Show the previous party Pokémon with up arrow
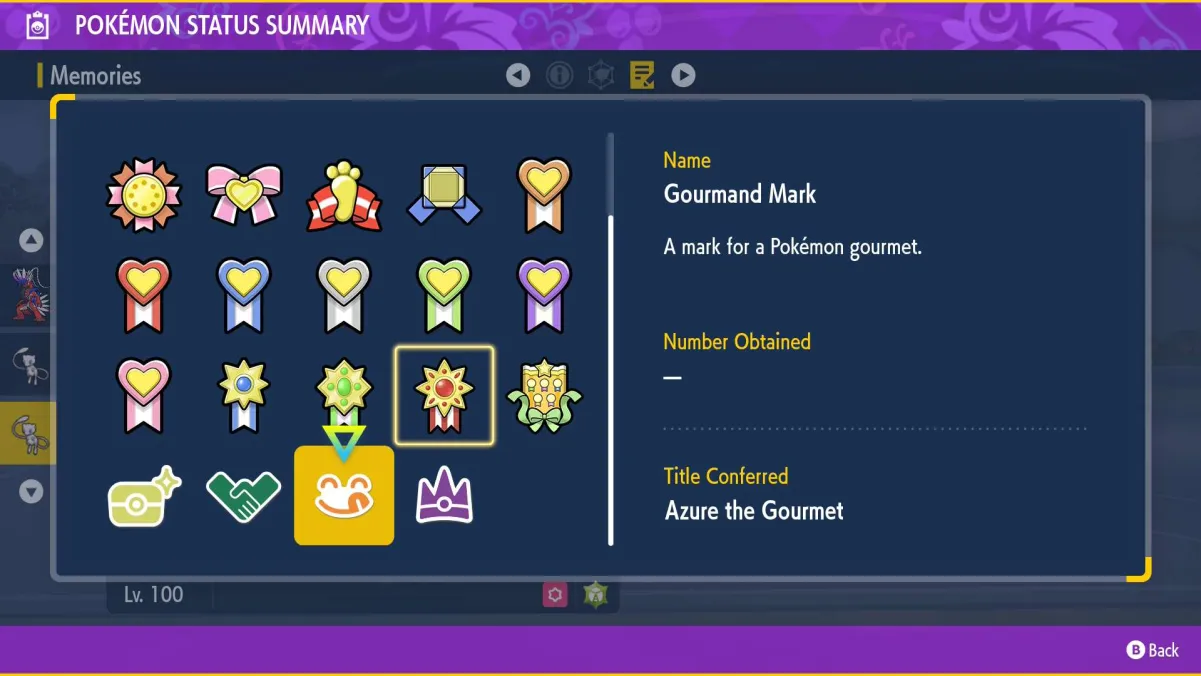The width and height of the screenshot is (1201, 676). [31, 240]
